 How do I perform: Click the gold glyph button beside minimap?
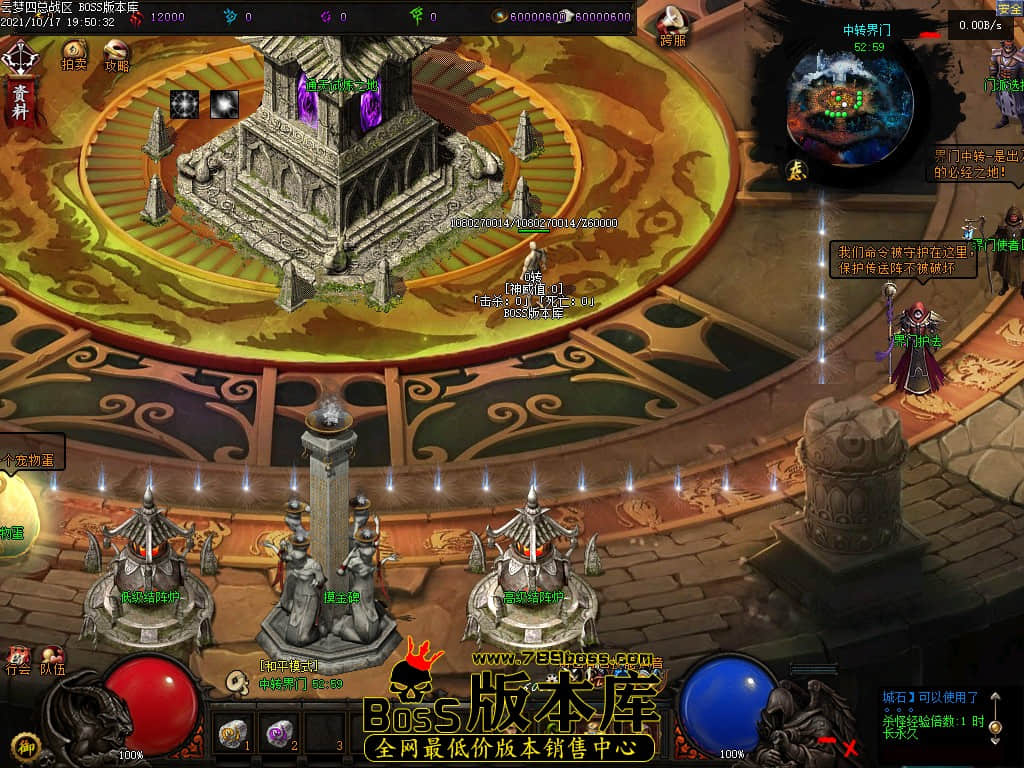tap(796, 169)
